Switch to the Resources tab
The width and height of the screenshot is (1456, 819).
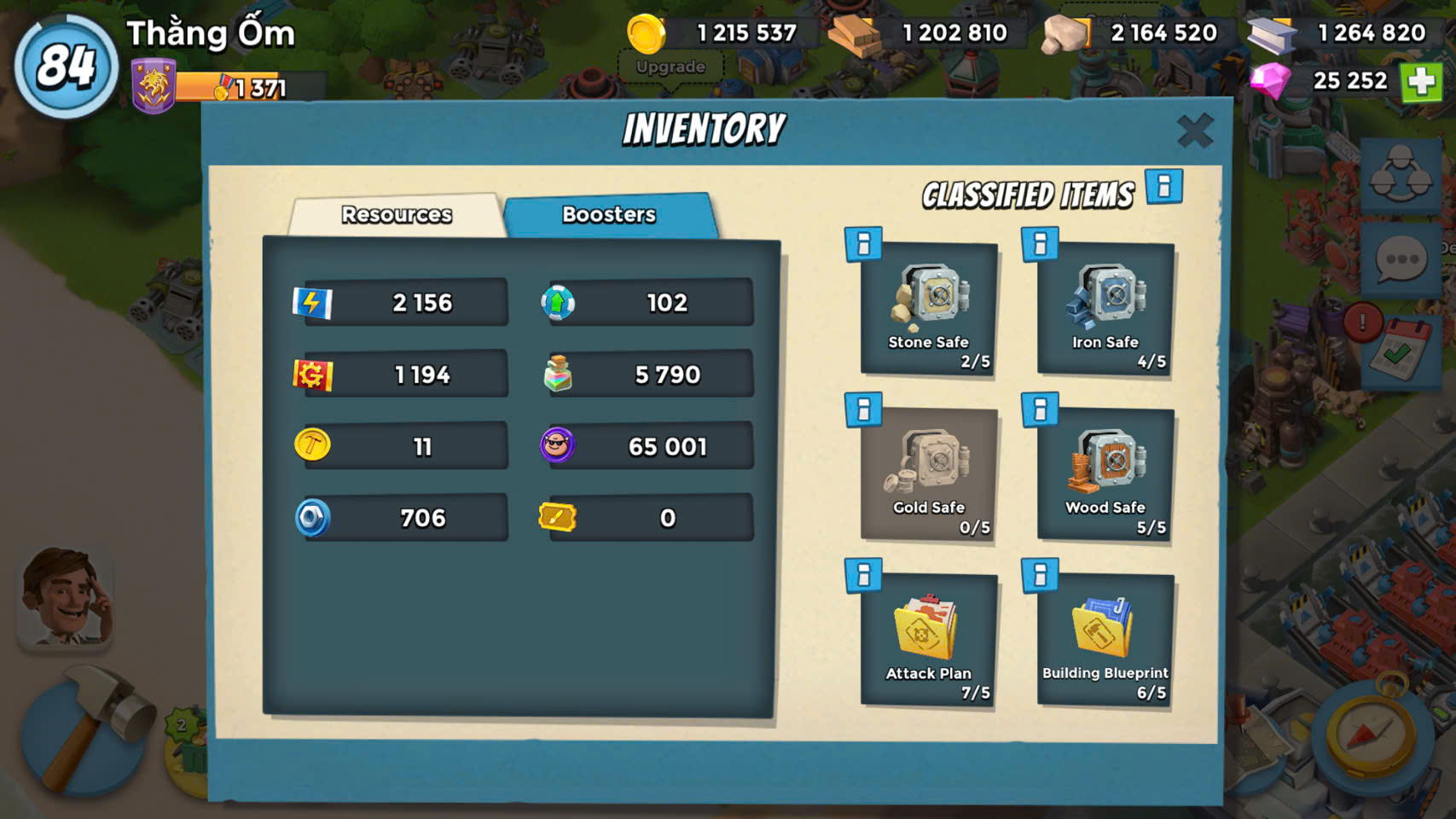tap(397, 214)
